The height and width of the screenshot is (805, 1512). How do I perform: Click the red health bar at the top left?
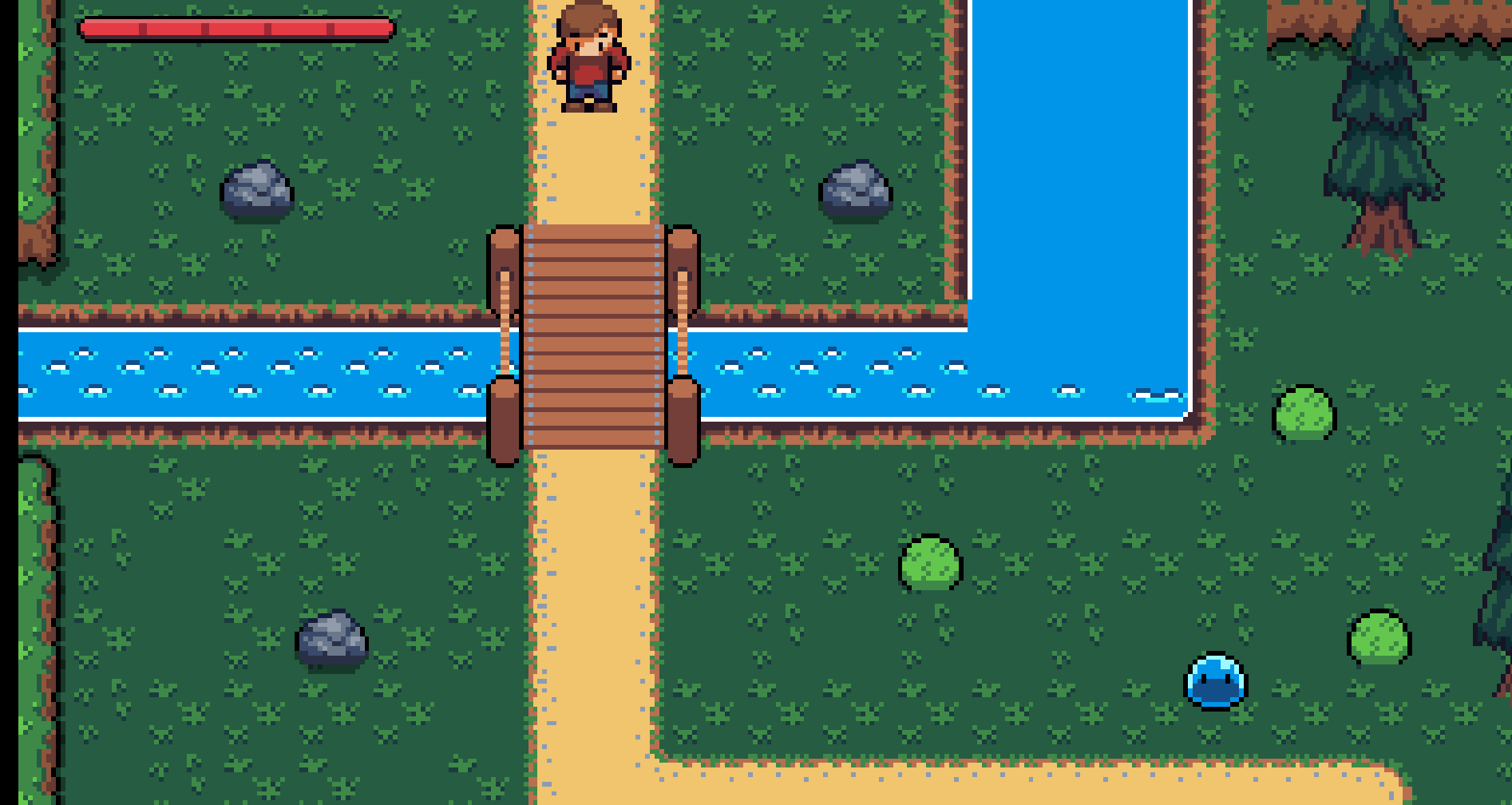(x=236, y=28)
